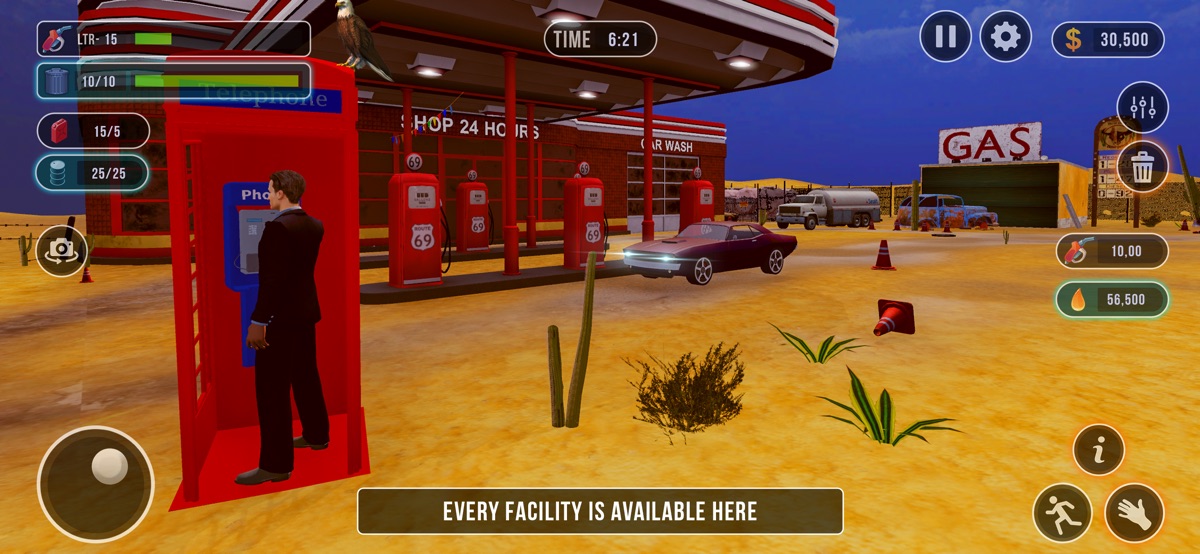Switch the camera view

62,250
